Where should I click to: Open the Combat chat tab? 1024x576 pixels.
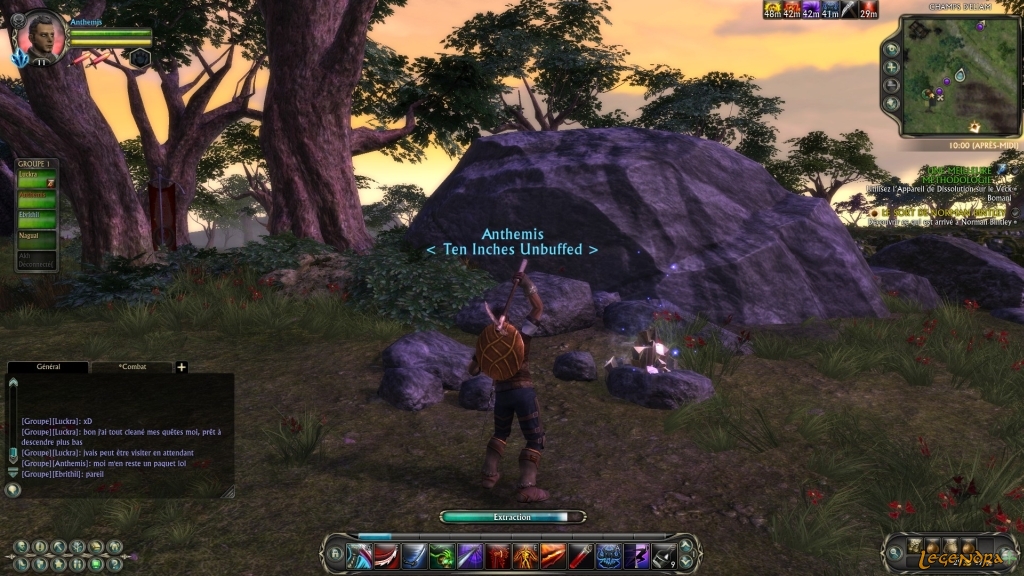pyautogui.click(x=132, y=367)
